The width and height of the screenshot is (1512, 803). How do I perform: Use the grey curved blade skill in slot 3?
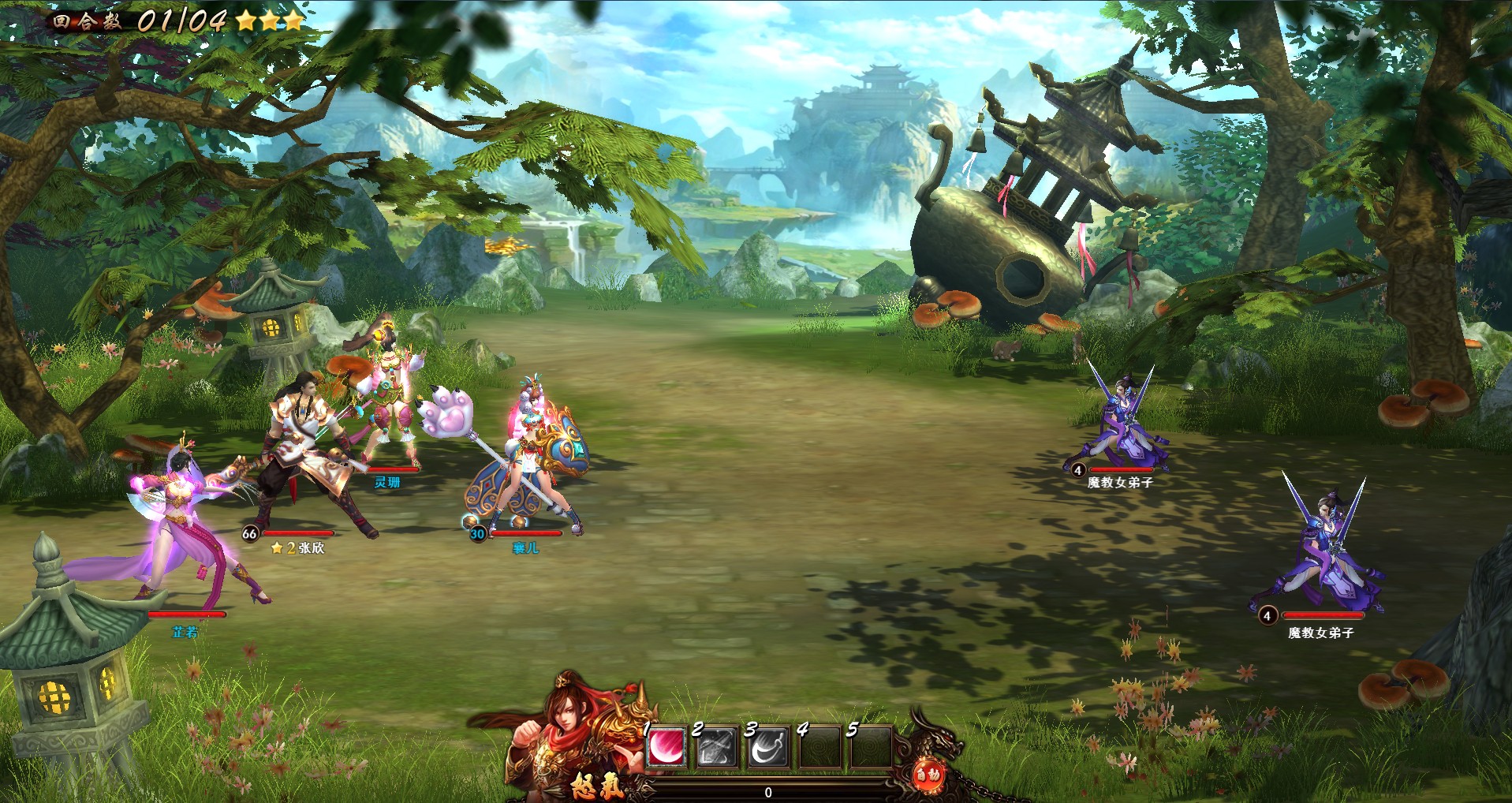coord(767,748)
